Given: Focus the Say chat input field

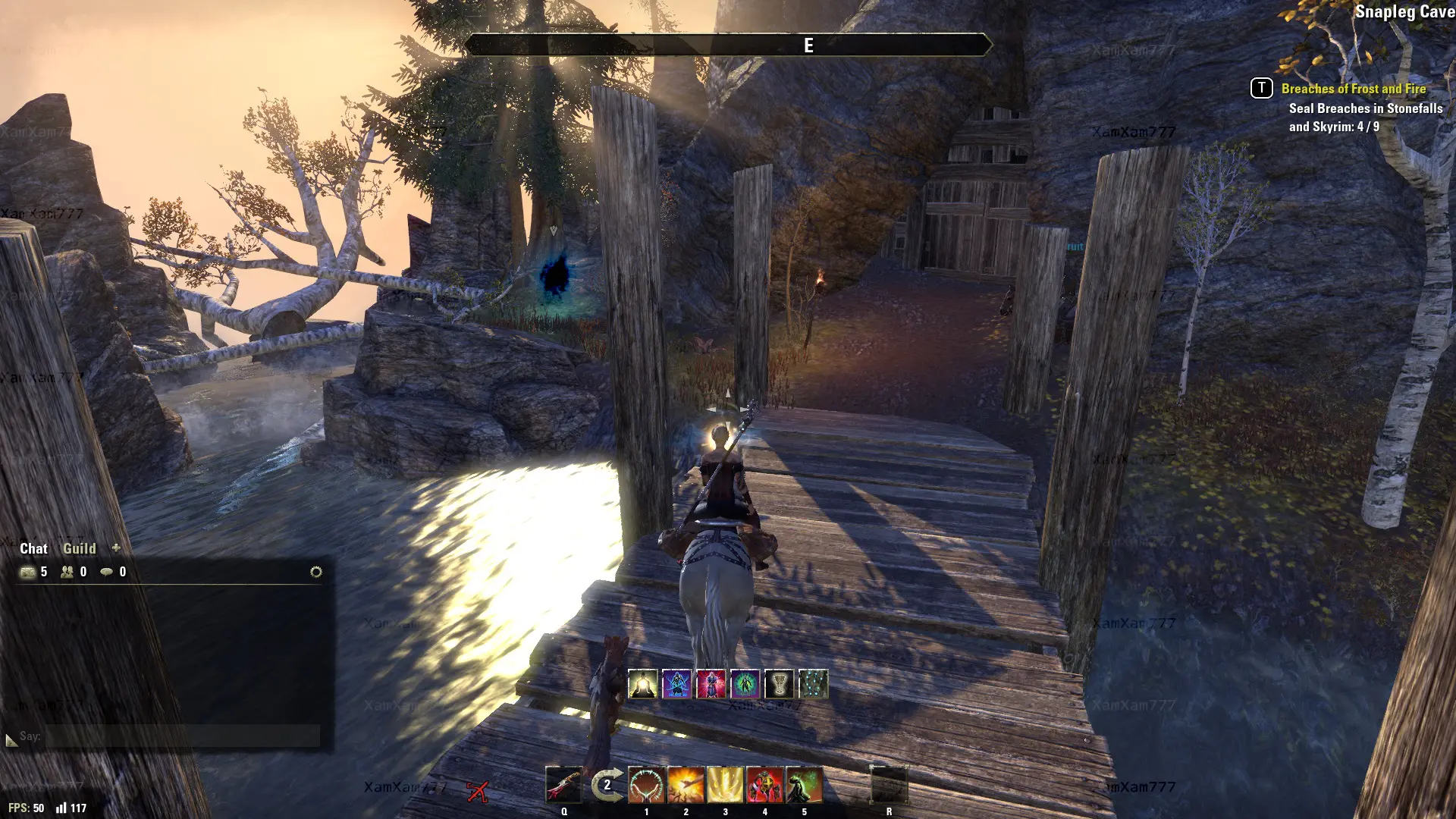Looking at the screenshot, I should 182,736.
